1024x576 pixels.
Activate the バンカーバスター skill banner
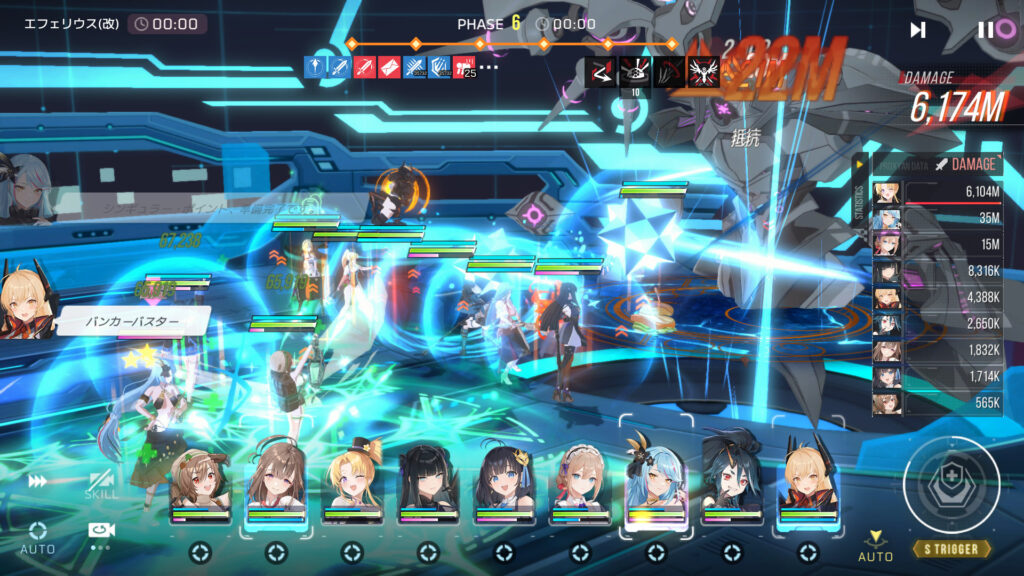133,322
